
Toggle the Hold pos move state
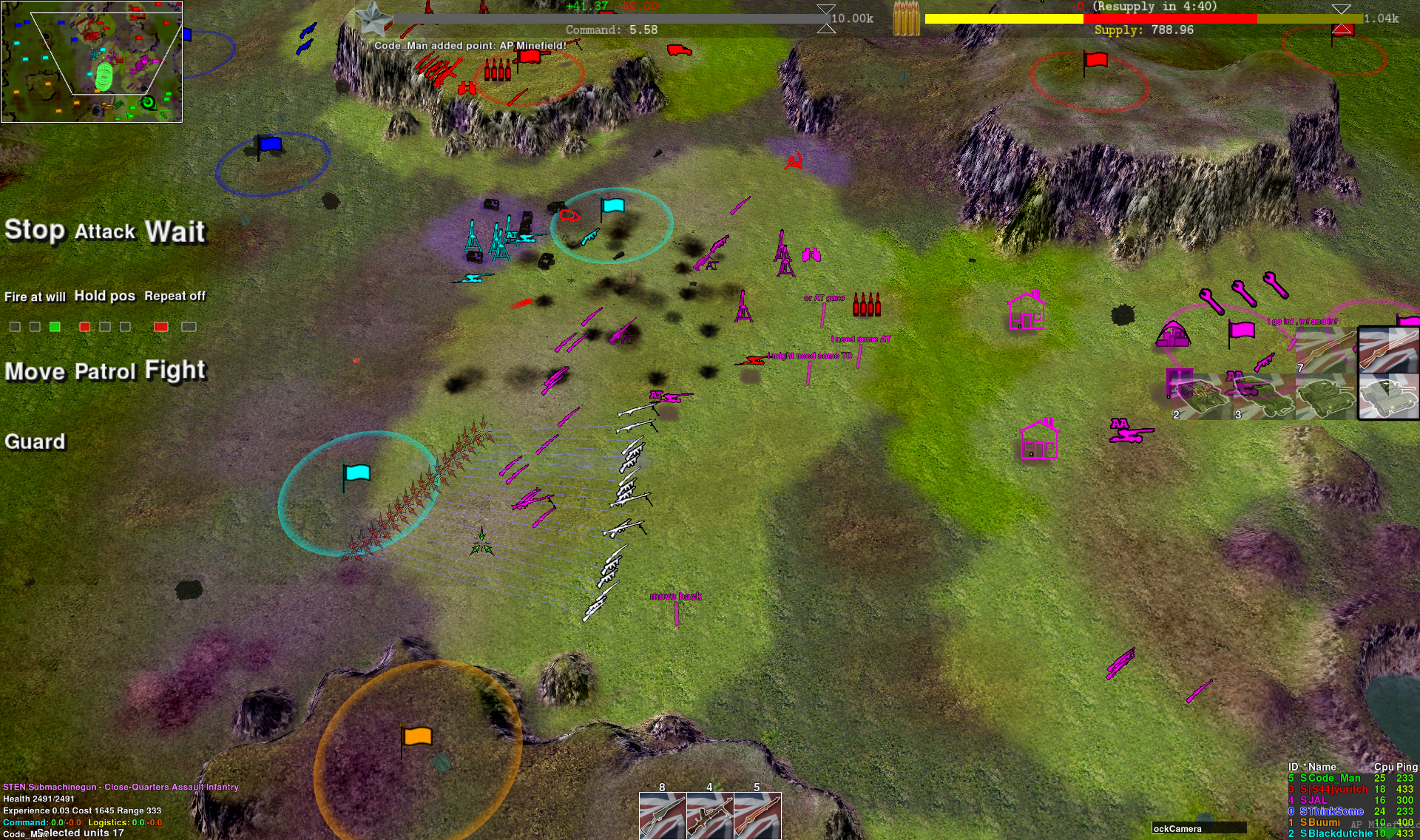pos(104,297)
